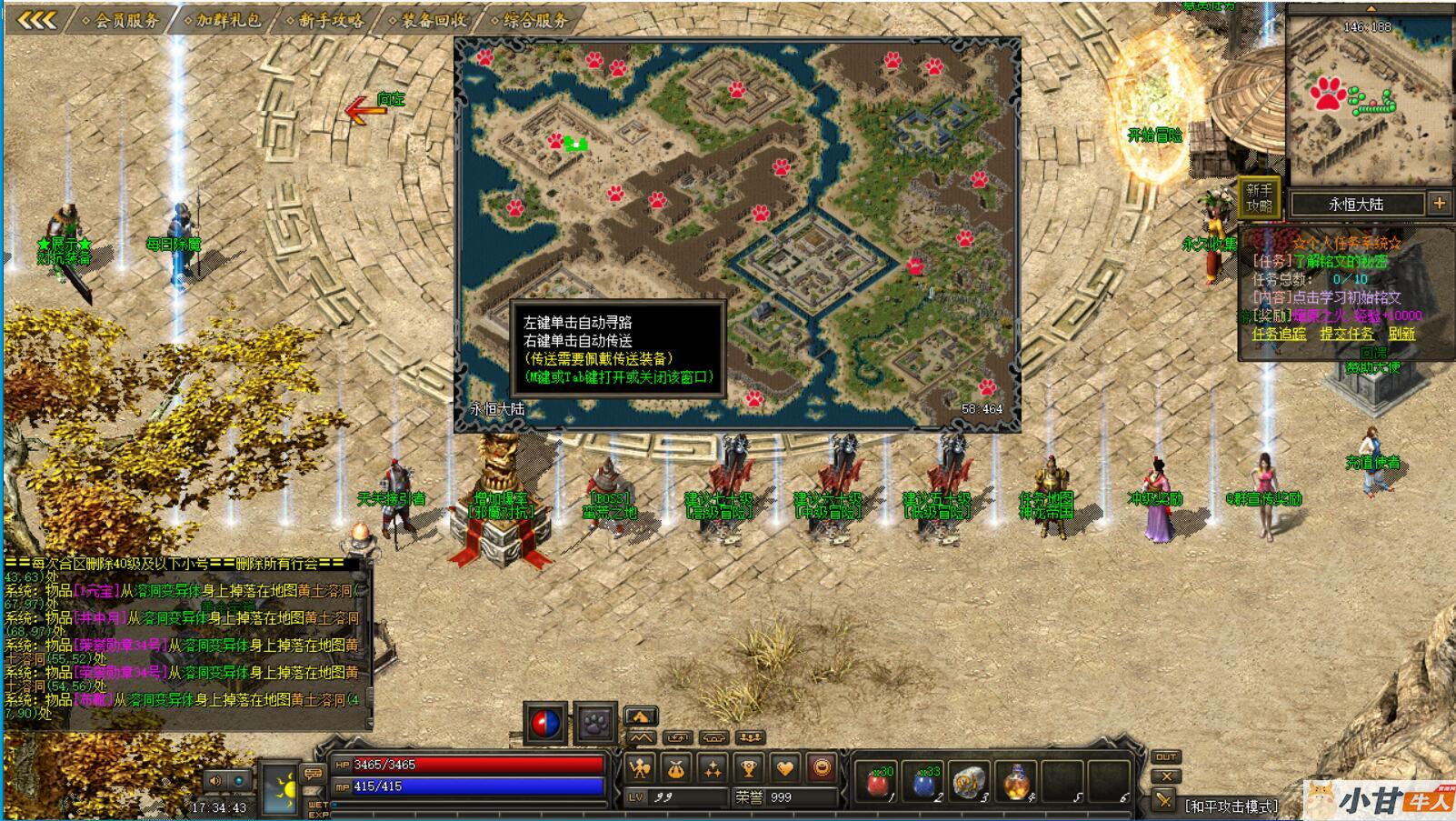This screenshot has height=821, width=1456.
Task: Click the yellow 新手攻略 button beside minimap
Action: pos(1259,198)
